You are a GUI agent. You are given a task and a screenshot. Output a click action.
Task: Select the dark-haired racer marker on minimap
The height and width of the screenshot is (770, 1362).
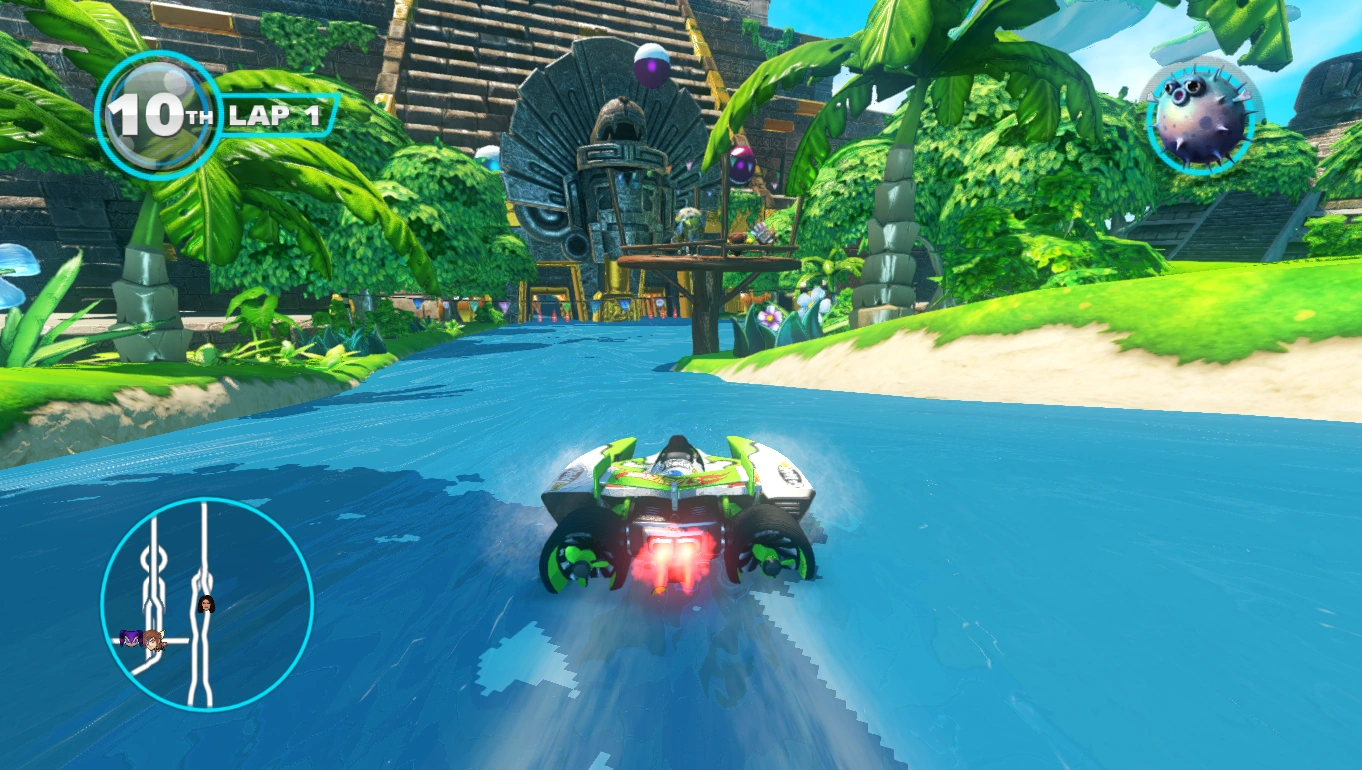coord(207,604)
